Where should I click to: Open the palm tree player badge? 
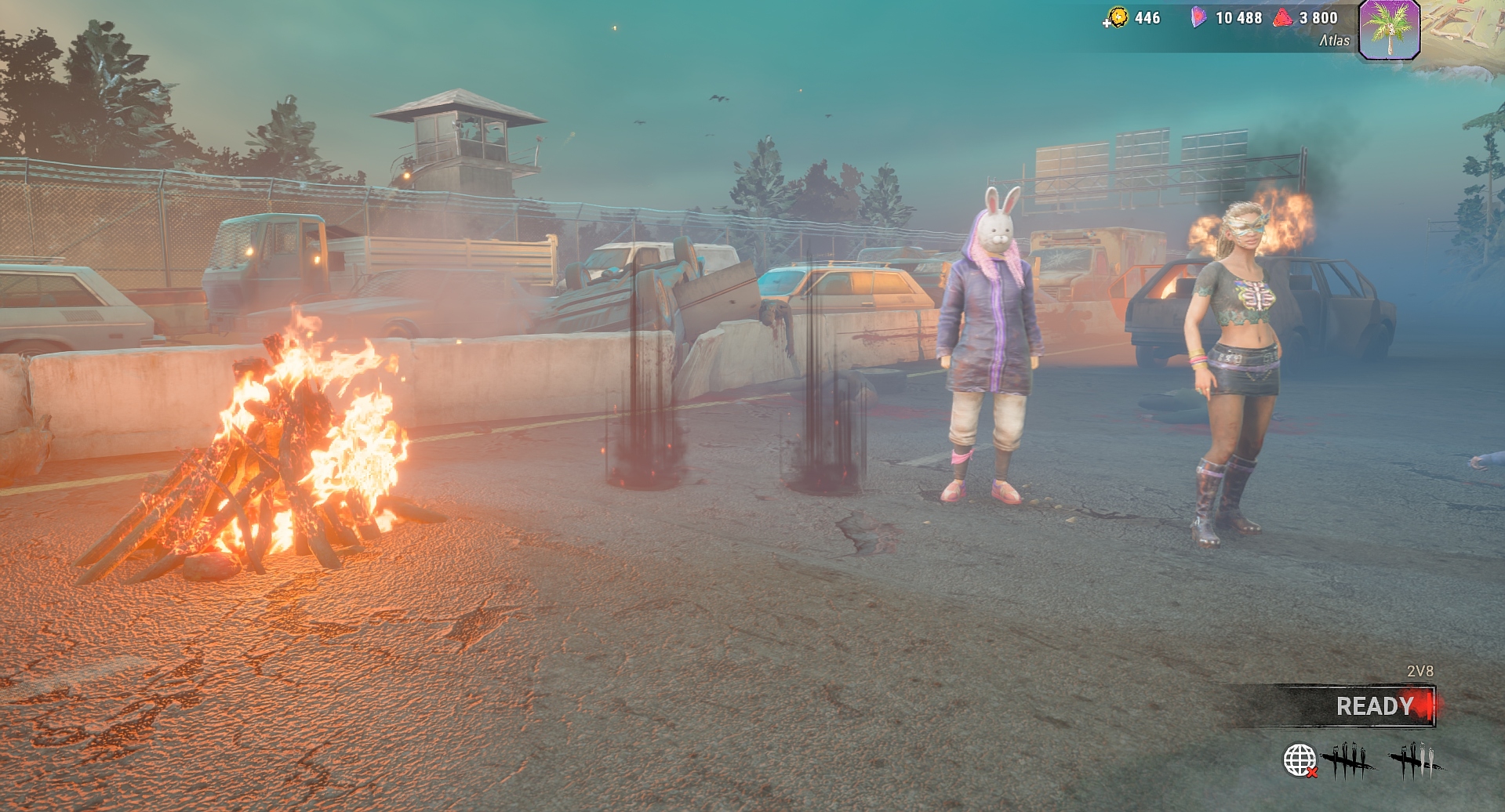[1389, 30]
